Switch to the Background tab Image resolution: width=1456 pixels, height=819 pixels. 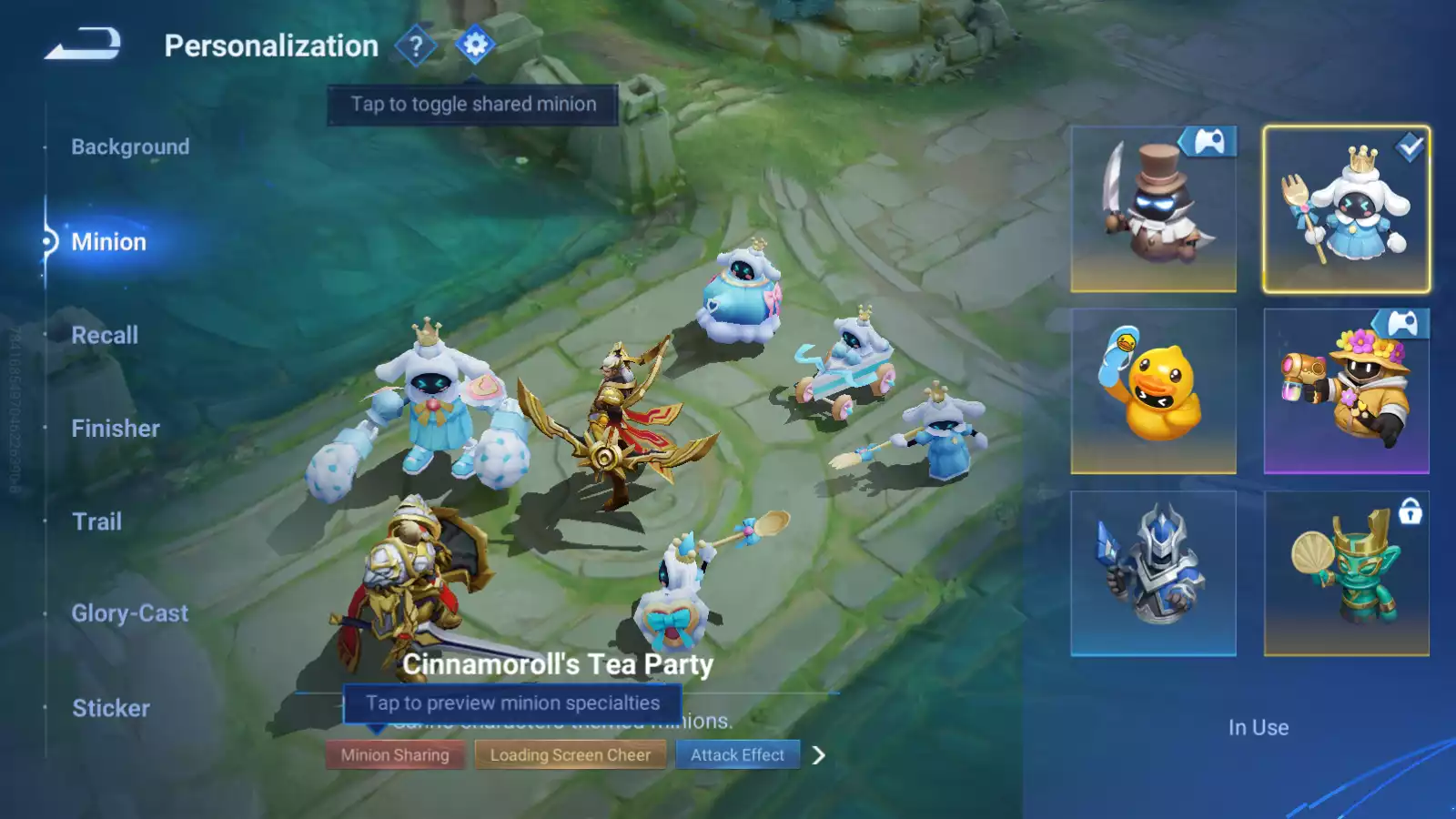(130, 147)
